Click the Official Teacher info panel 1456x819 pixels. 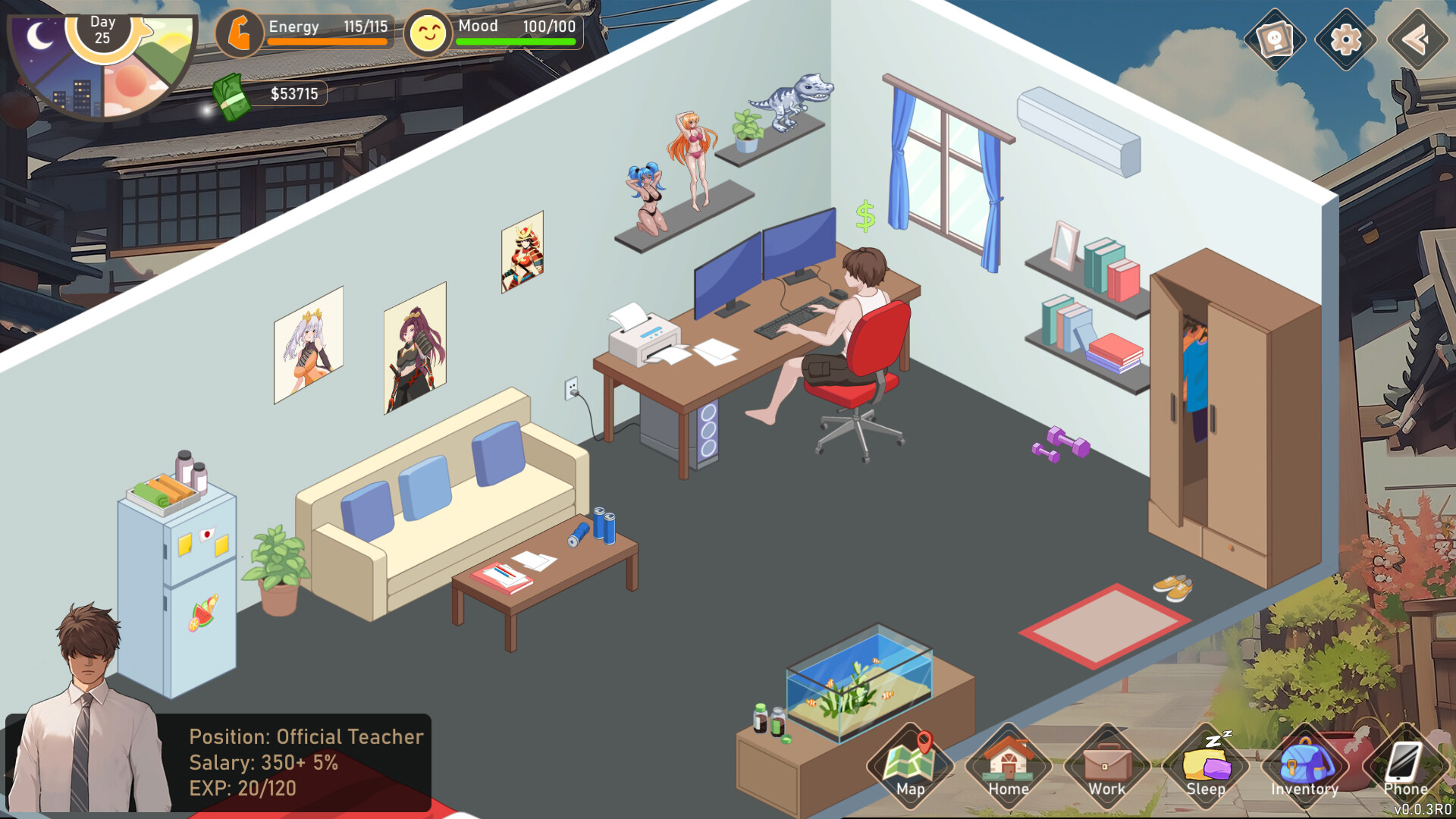303,762
